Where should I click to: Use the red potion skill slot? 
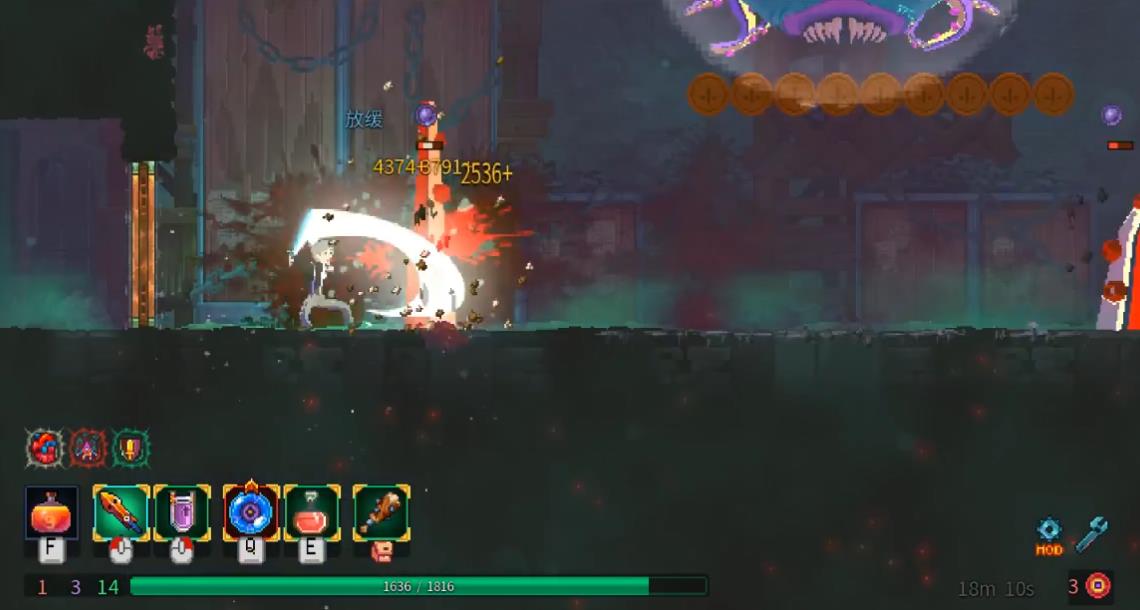click(x=312, y=512)
